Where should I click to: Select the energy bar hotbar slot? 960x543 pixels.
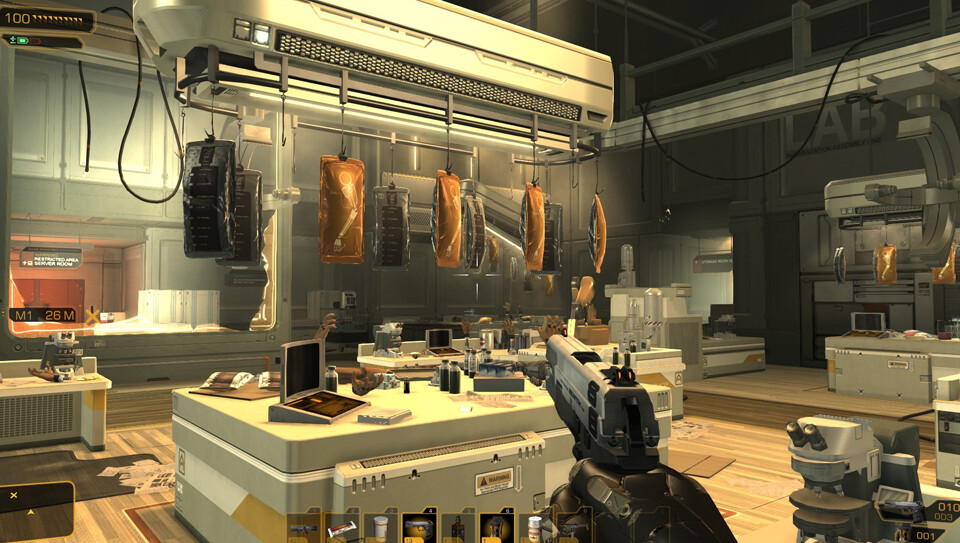[341, 527]
